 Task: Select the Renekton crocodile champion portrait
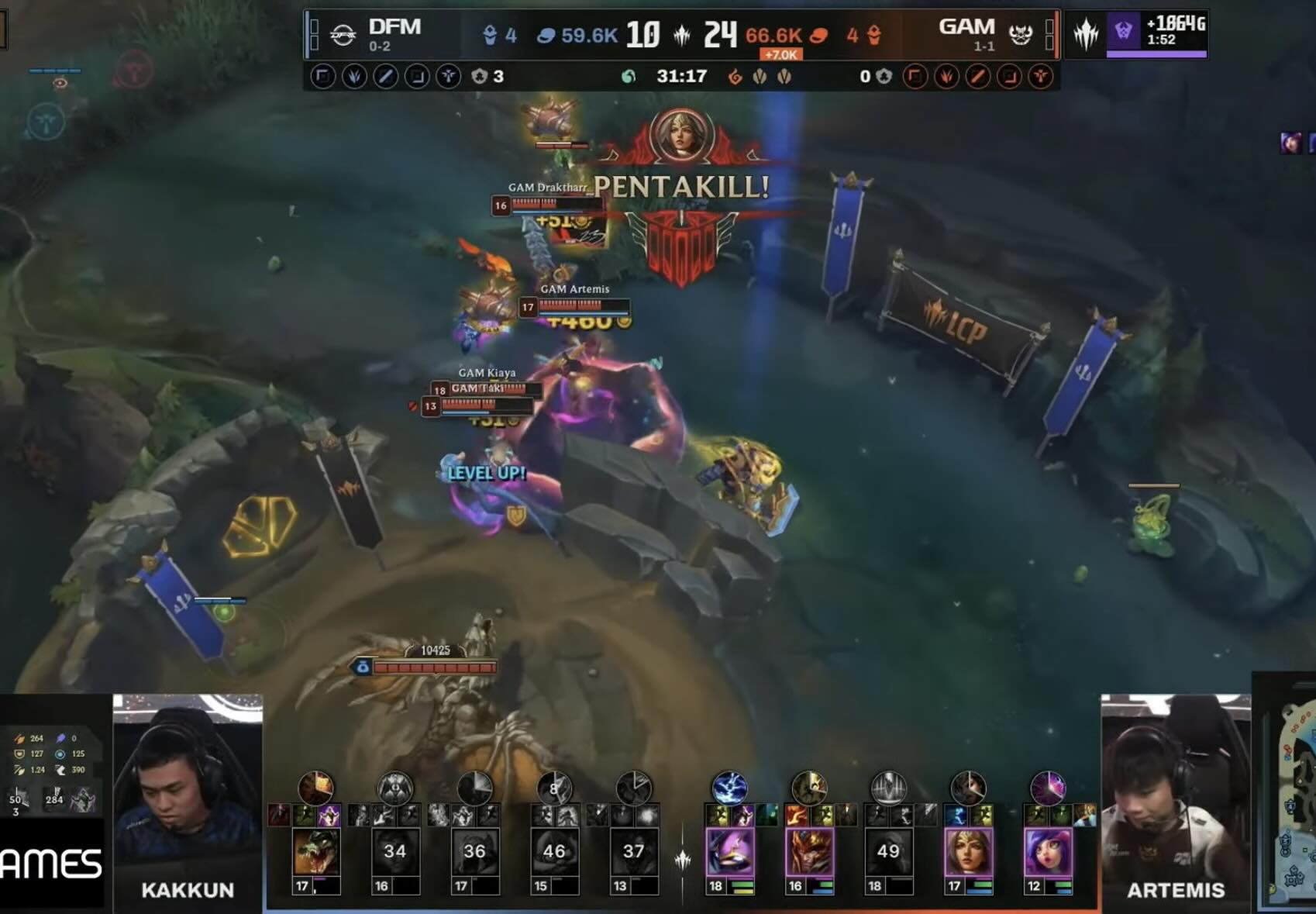tap(316, 852)
